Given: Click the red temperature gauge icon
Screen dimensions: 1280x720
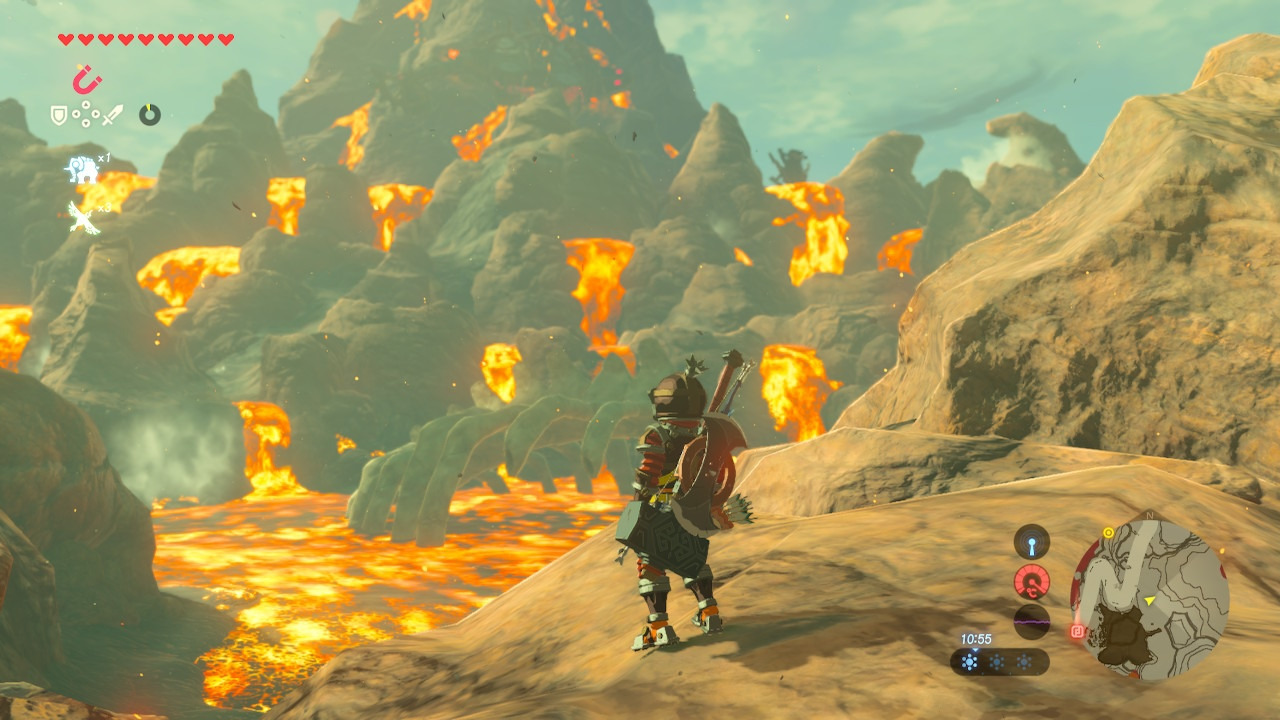Looking at the screenshot, I should click(1031, 582).
